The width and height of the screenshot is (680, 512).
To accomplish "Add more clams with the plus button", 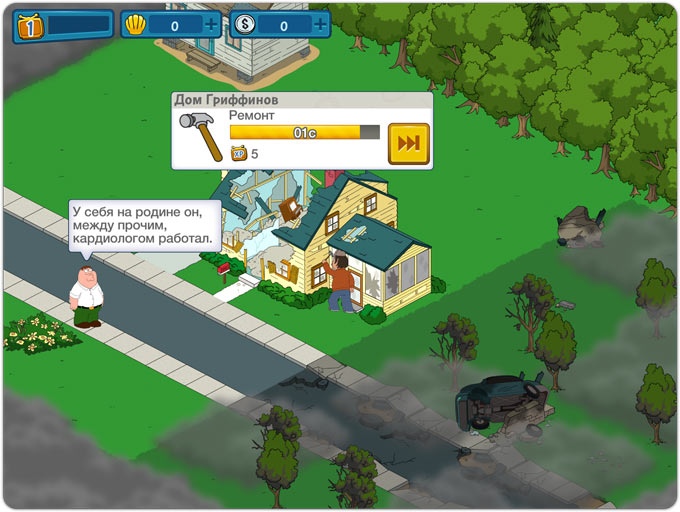I will [211, 25].
